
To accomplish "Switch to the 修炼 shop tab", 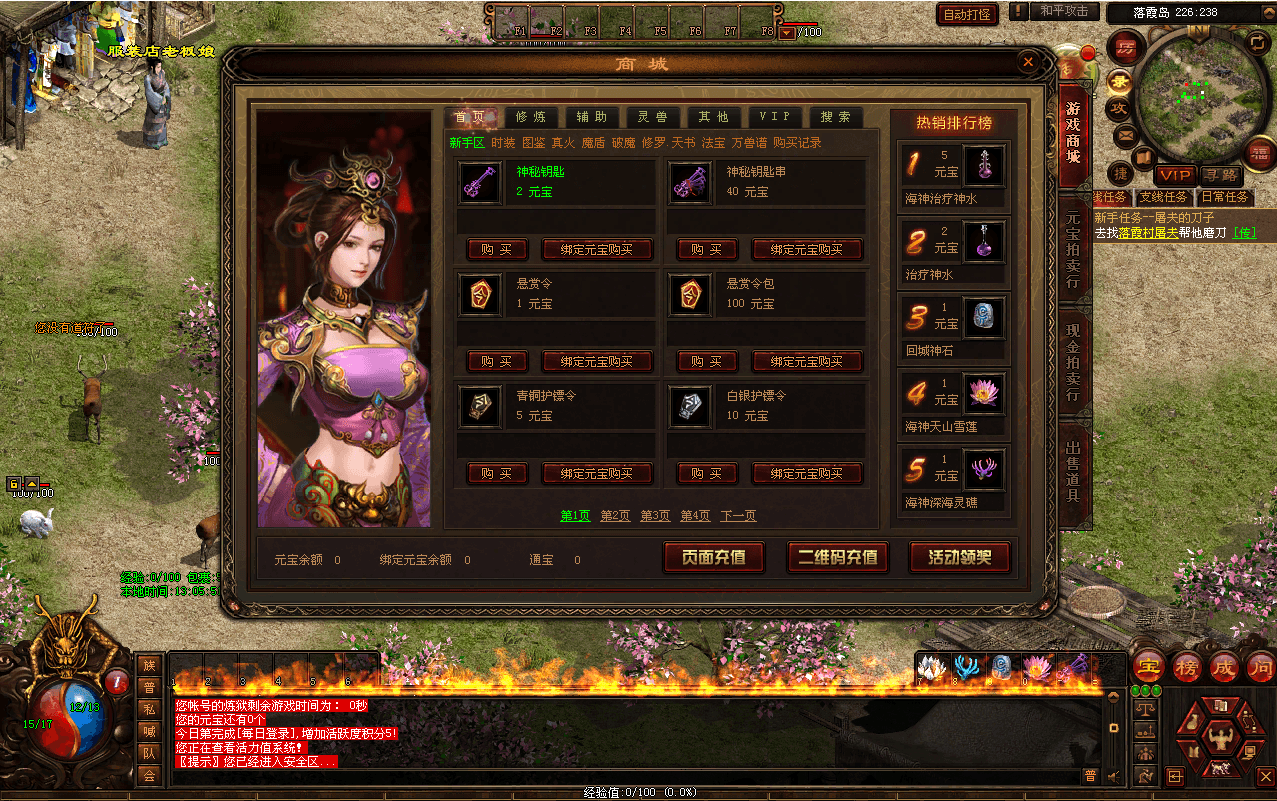I will pos(531,117).
